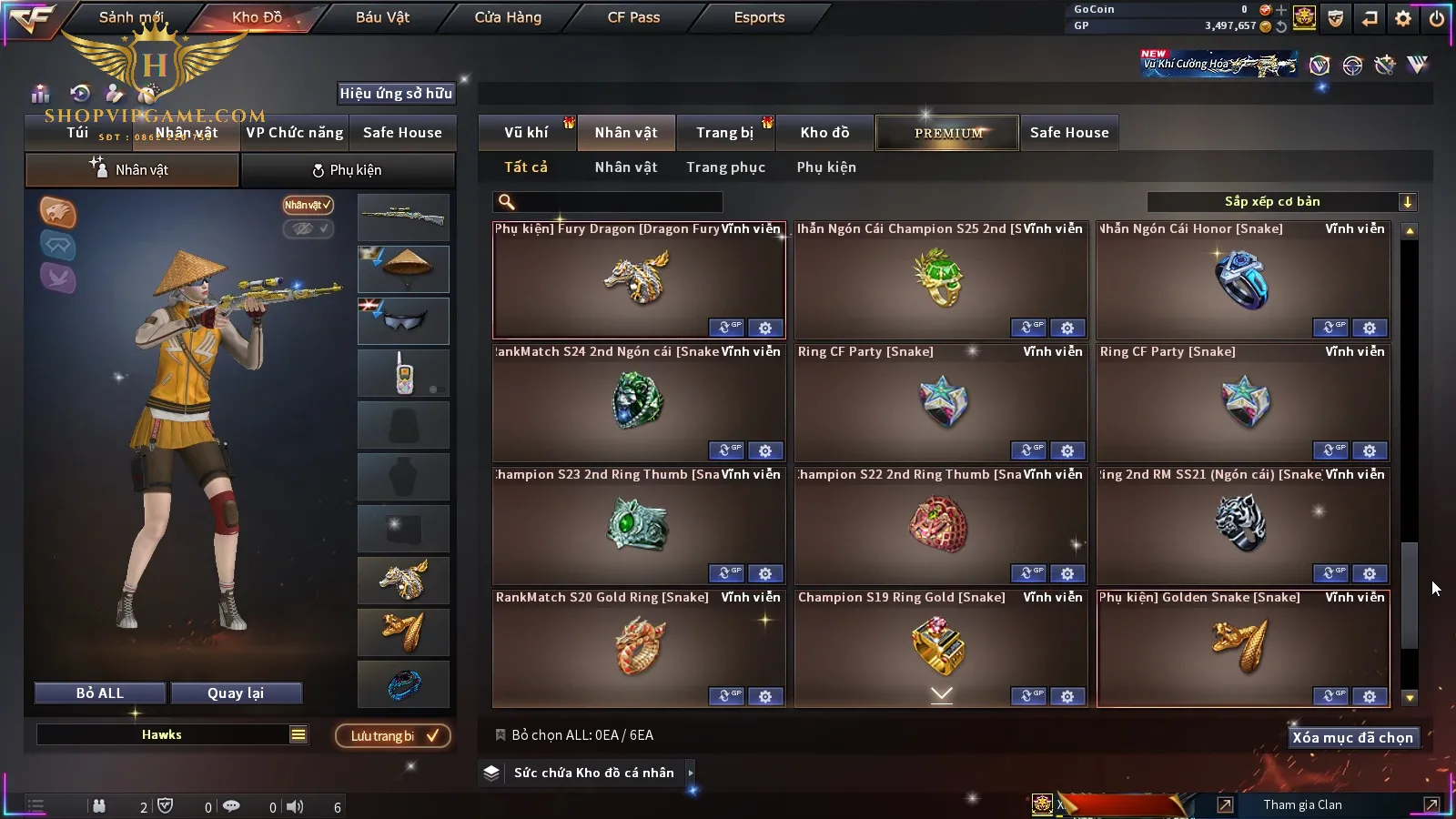This screenshot has width=1456, height=819.
Task: Click the Quay lại button
Action: pyautogui.click(x=236, y=693)
